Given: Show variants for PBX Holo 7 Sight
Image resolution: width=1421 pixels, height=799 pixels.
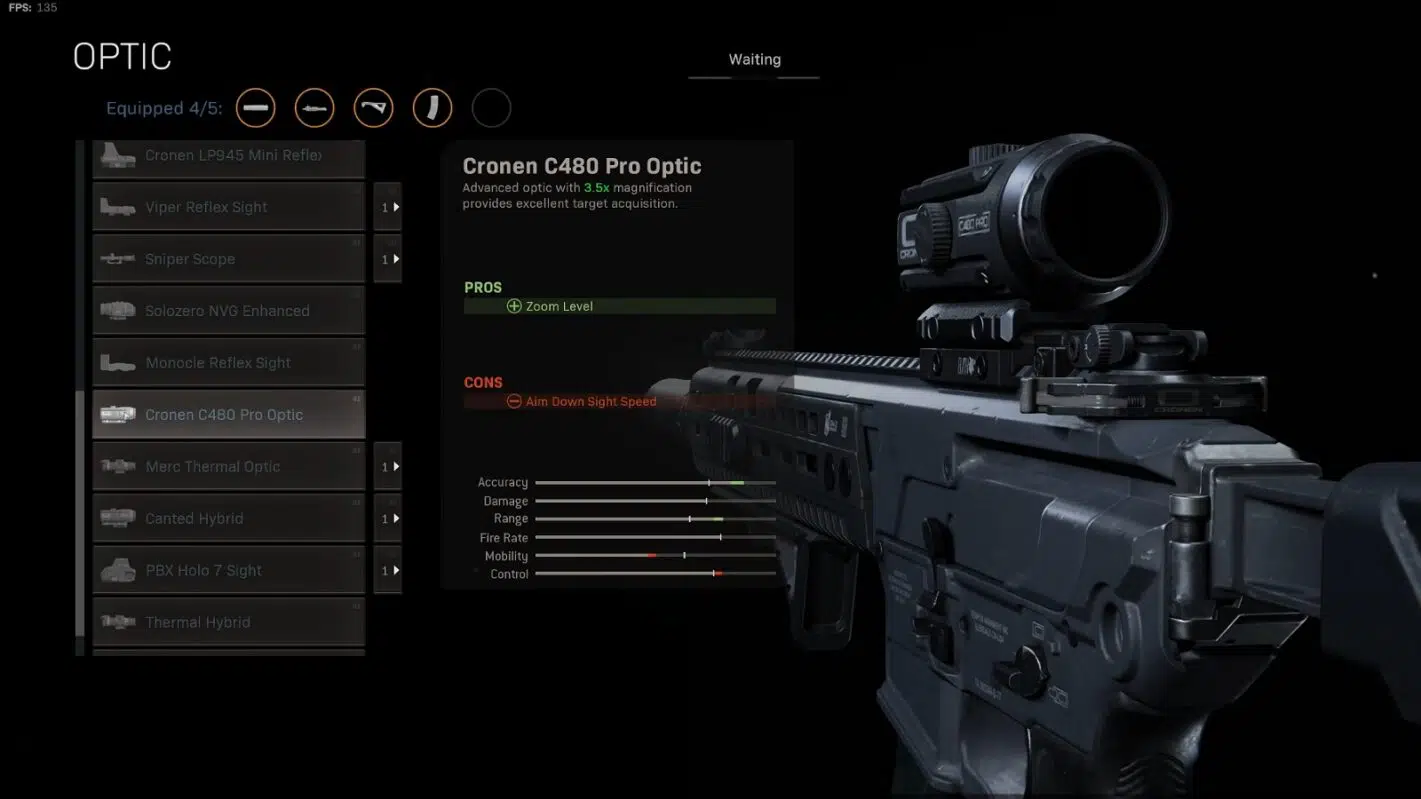Looking at the screenshot, I should (388, 571).
